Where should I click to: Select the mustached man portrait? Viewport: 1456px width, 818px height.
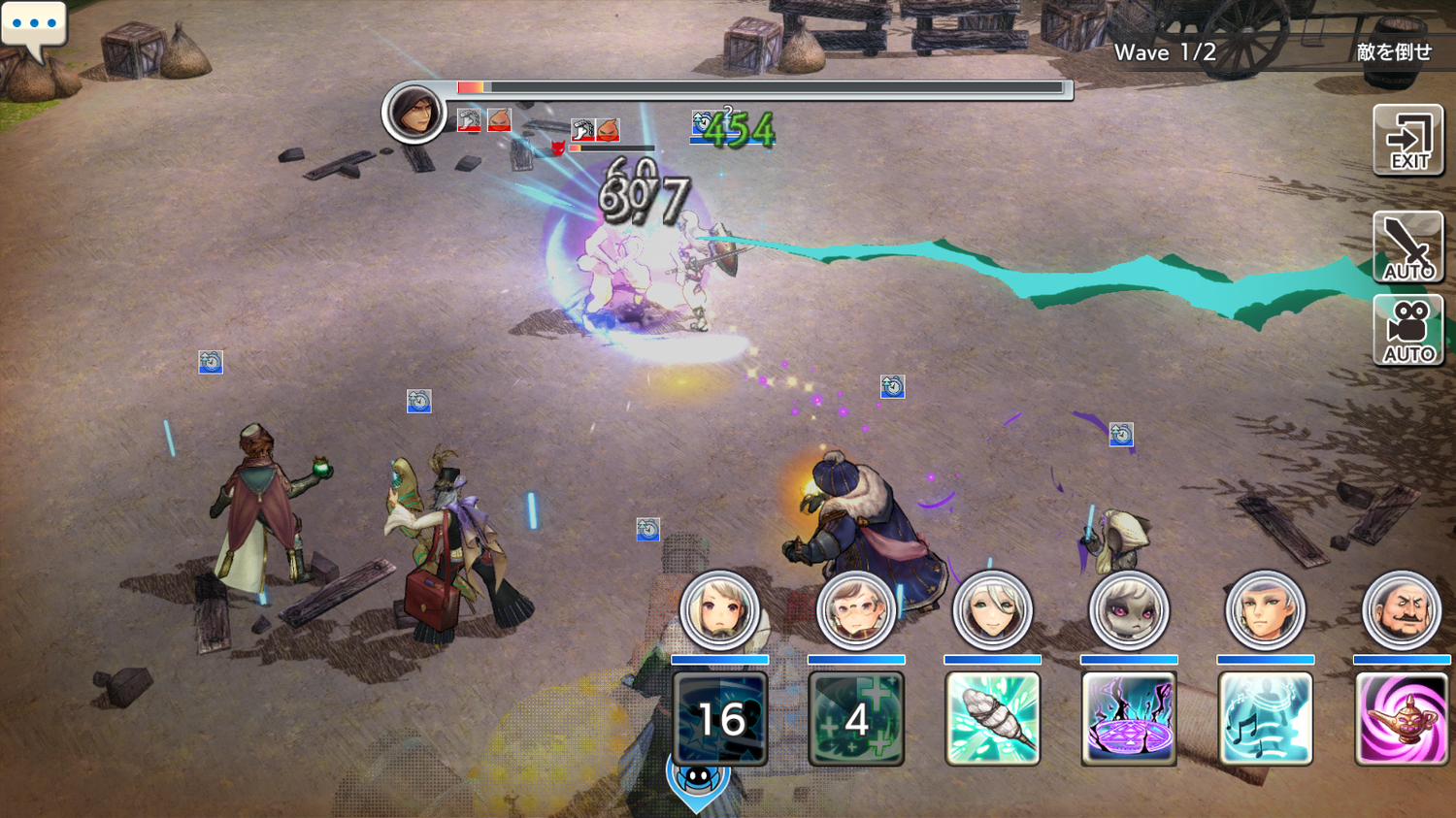1402,610
